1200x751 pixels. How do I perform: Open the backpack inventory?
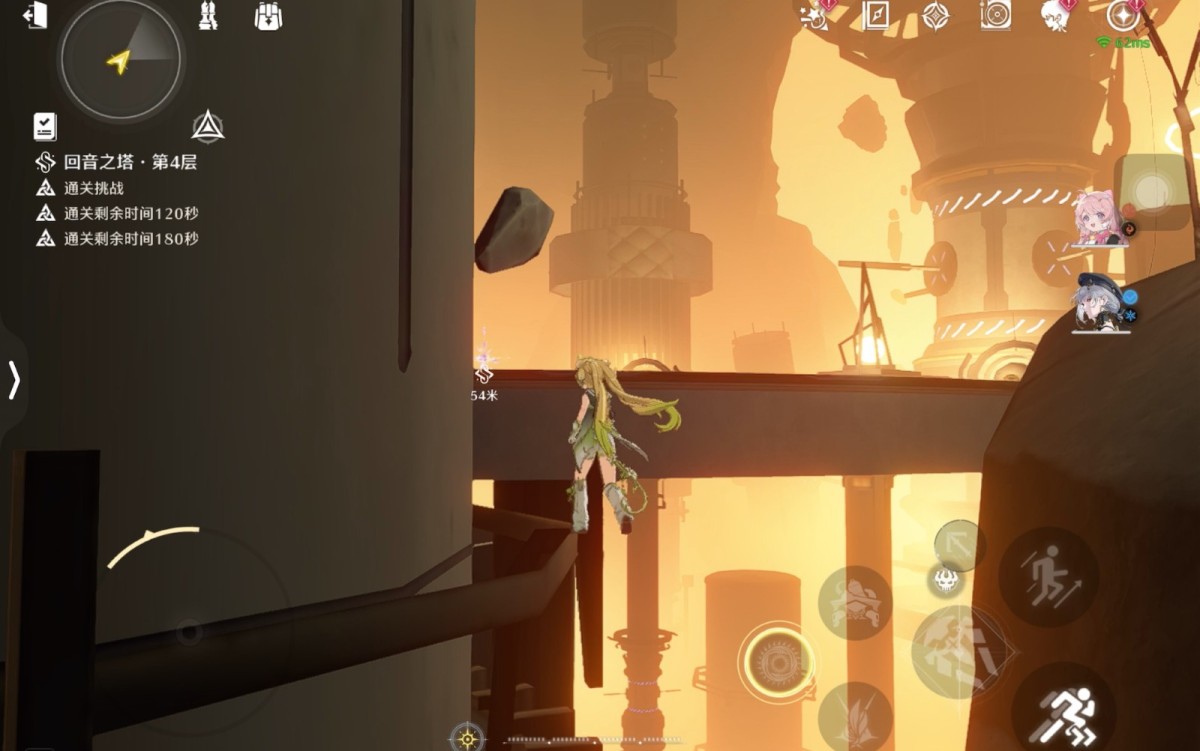268,16
